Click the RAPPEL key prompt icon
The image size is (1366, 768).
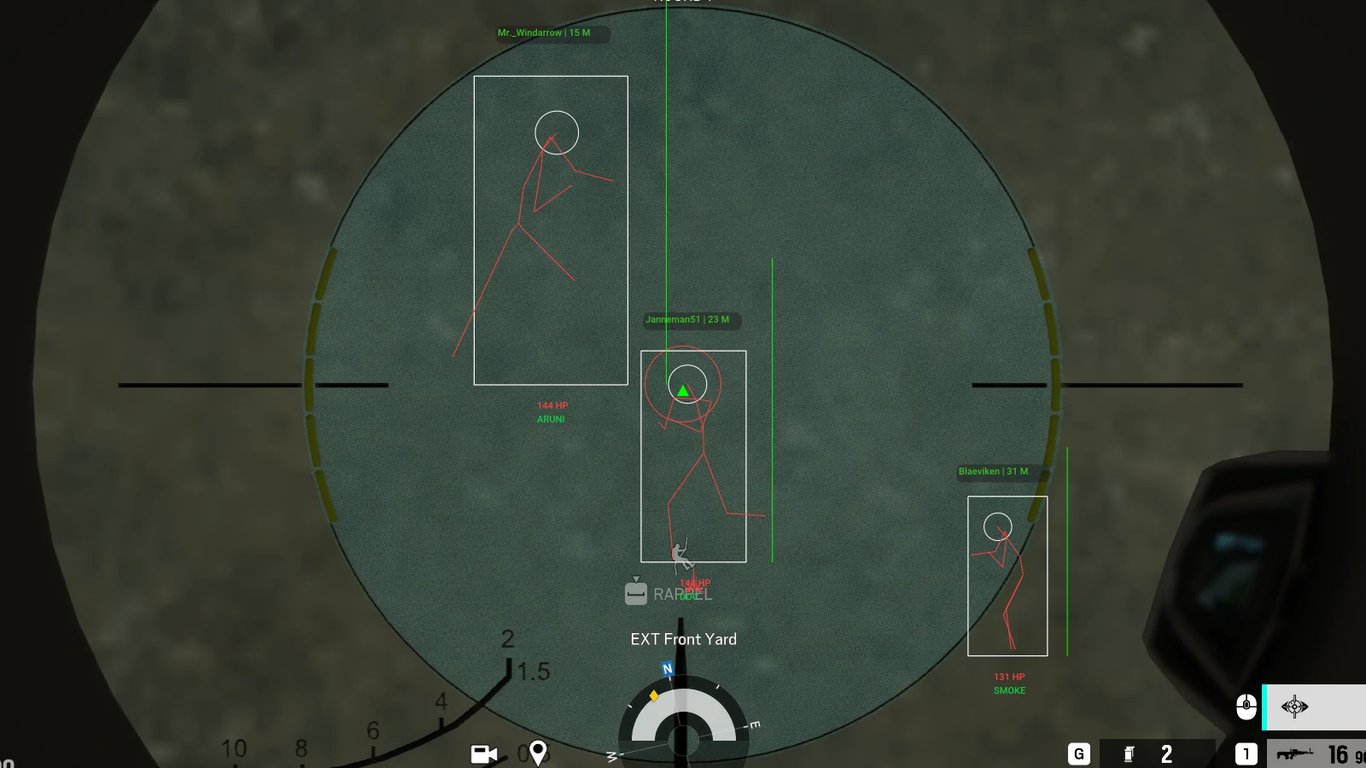coord(635,593)
